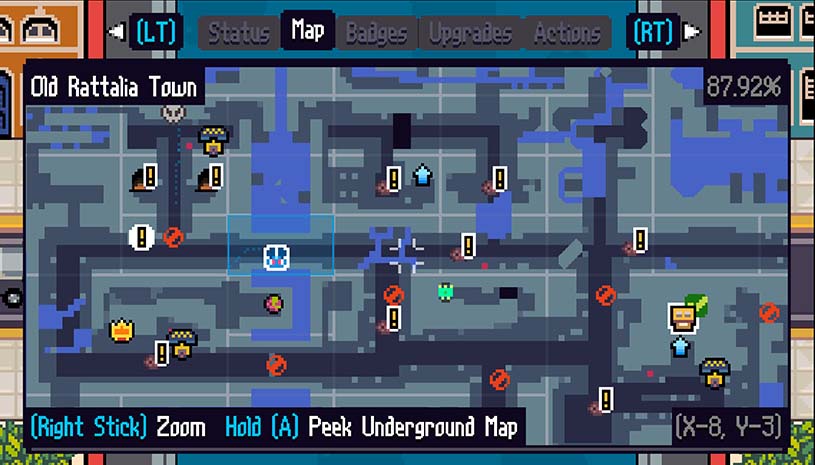Switch to the Status tab

(239, 33)
